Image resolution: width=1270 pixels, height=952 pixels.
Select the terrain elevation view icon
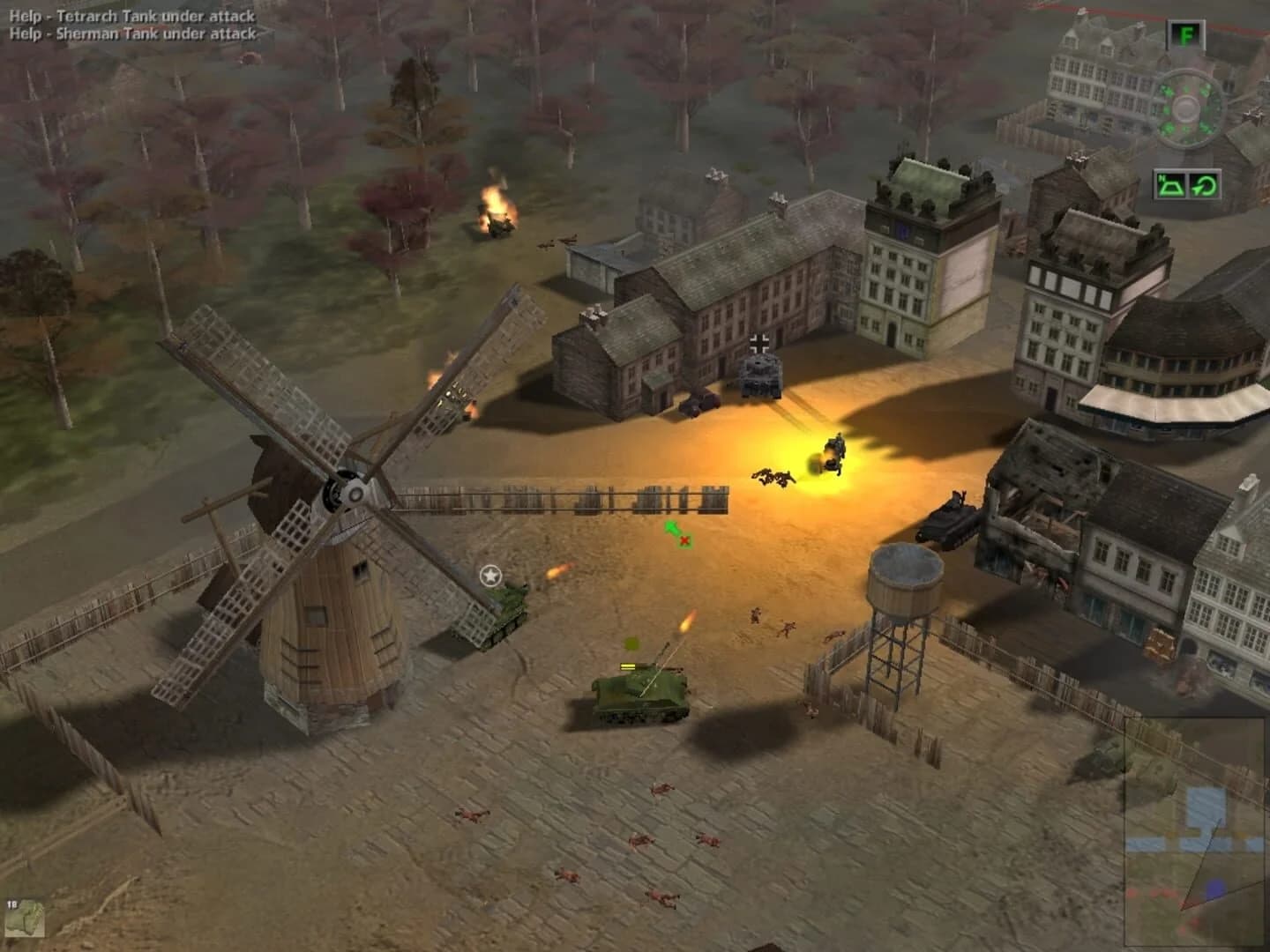point(1170,187)
